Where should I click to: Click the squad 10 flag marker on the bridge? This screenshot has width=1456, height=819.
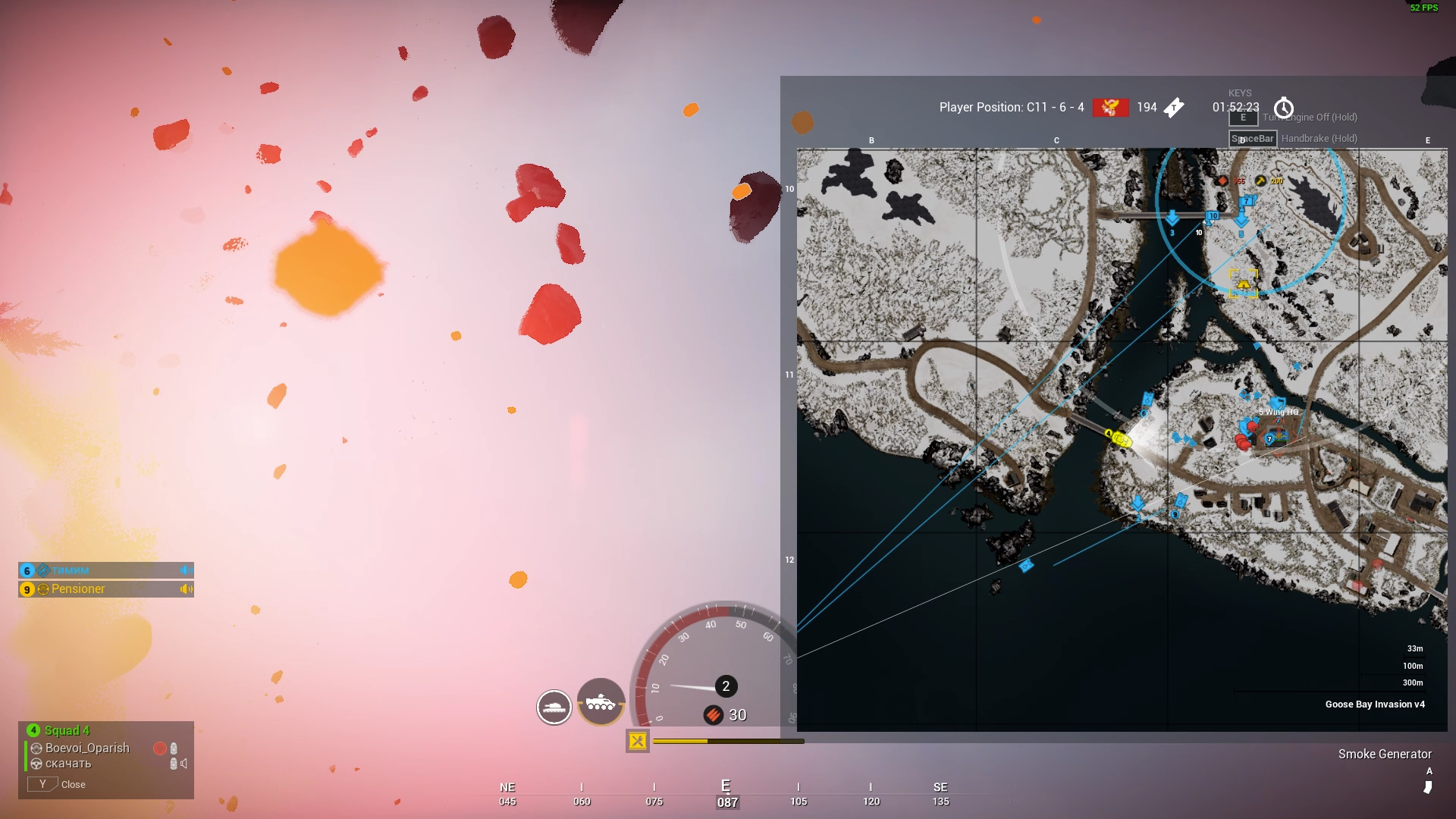[x=1213, y=216]
